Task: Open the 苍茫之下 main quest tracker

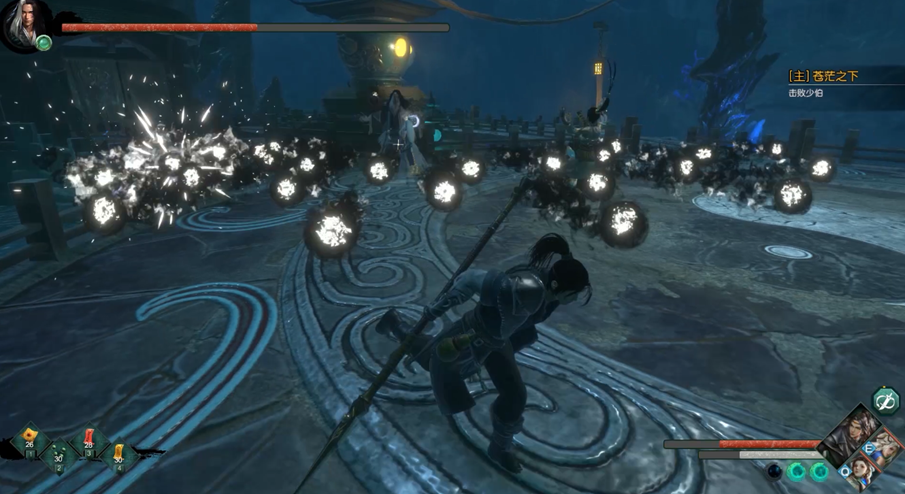Action: [824, 76]
